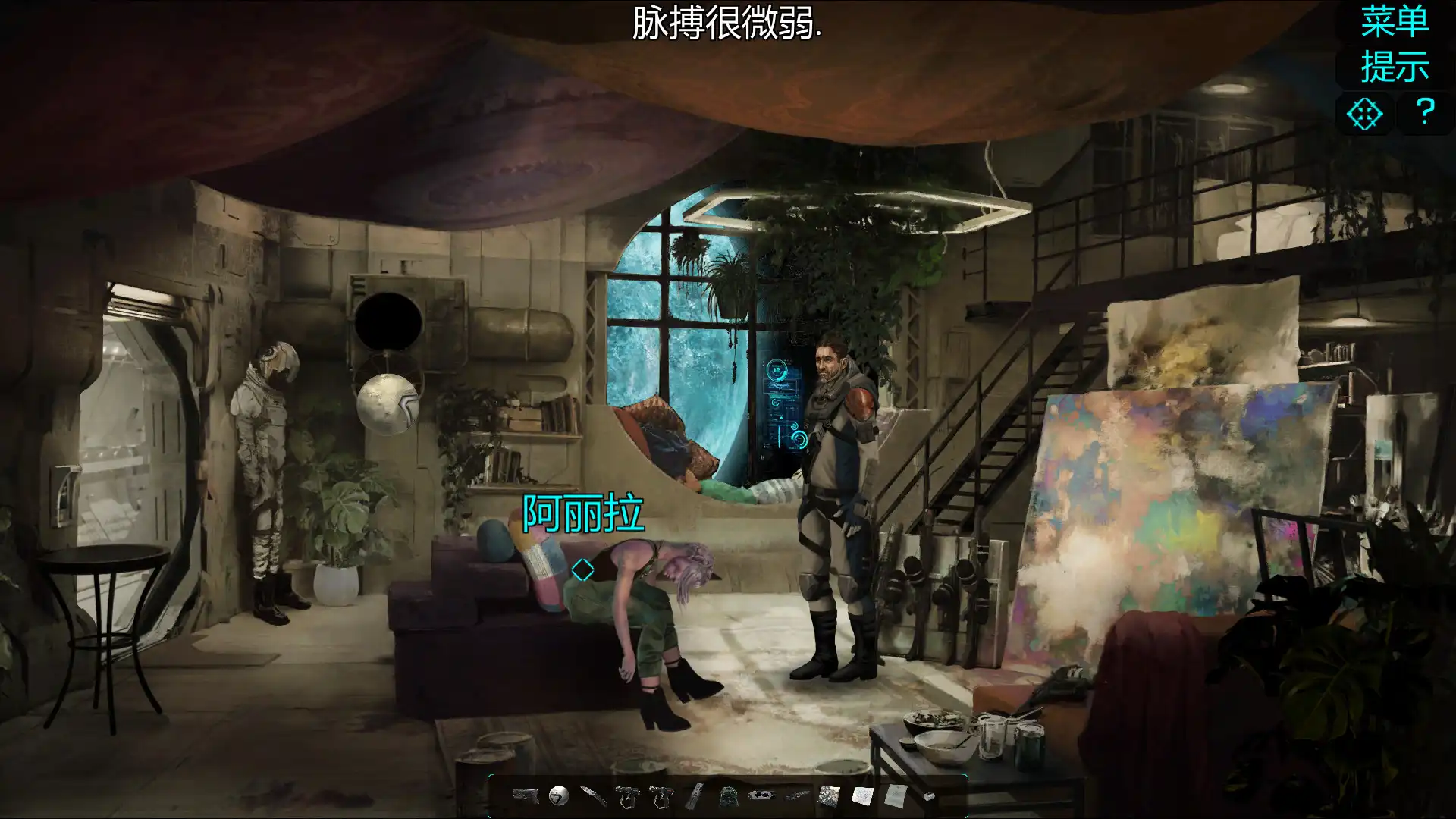Pick the second injector-gun tool in inventory

pyautogui.click(x=662, y=796)
